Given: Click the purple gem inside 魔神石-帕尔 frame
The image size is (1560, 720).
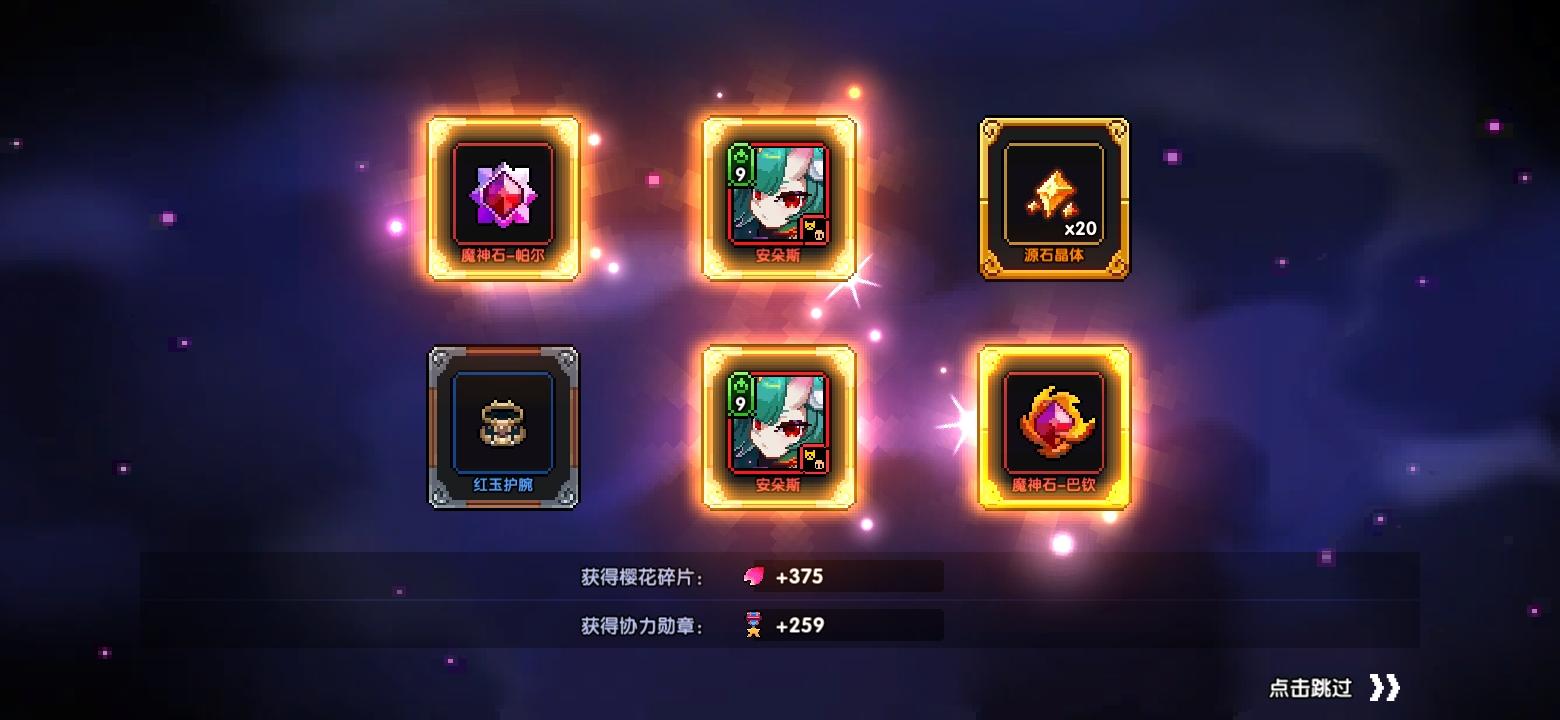Looking at the screenshot, I should point(503,196).
